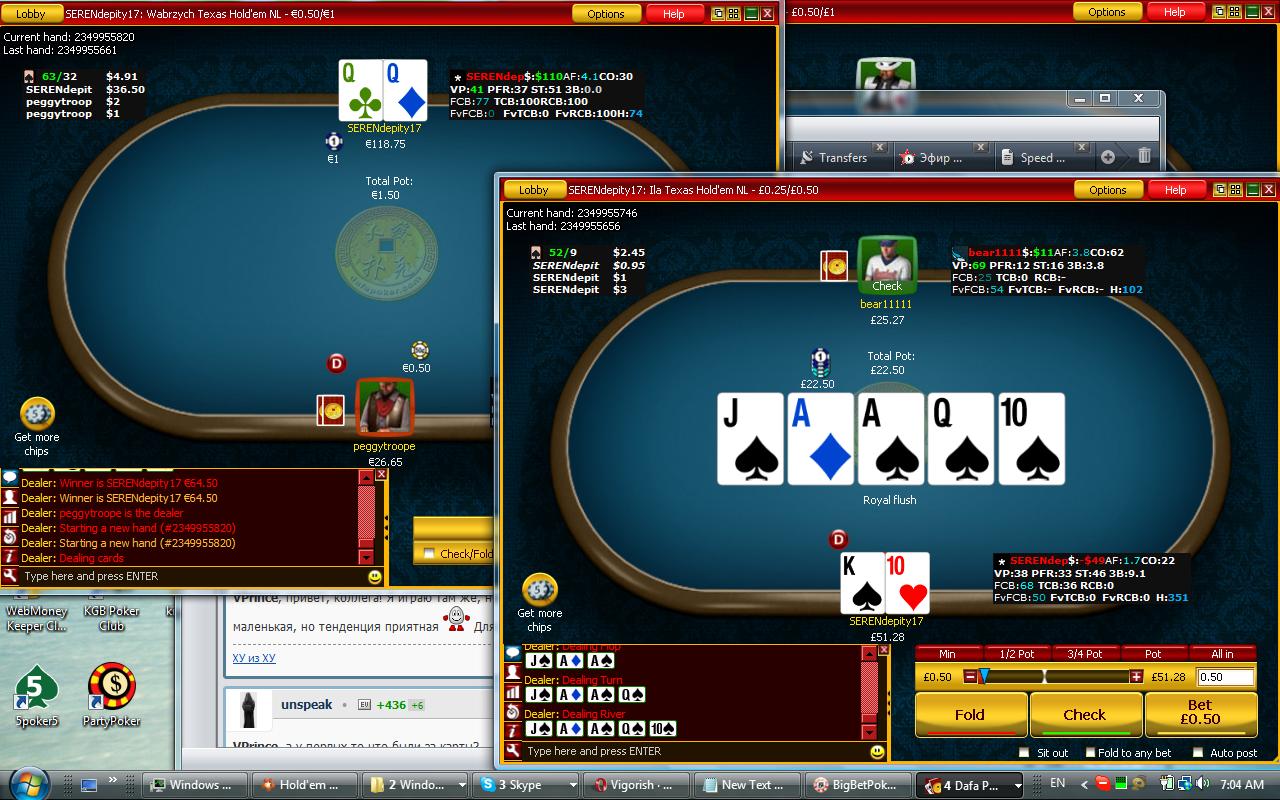Switch to Skype on the taskbar

pos(524,785)
